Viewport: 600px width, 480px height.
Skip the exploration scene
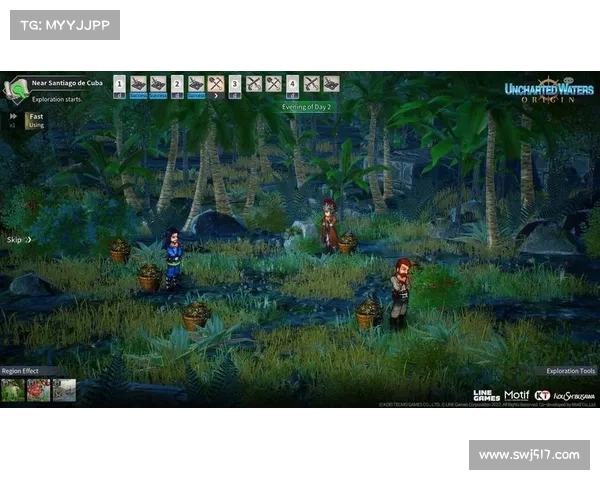click(18, 240)
